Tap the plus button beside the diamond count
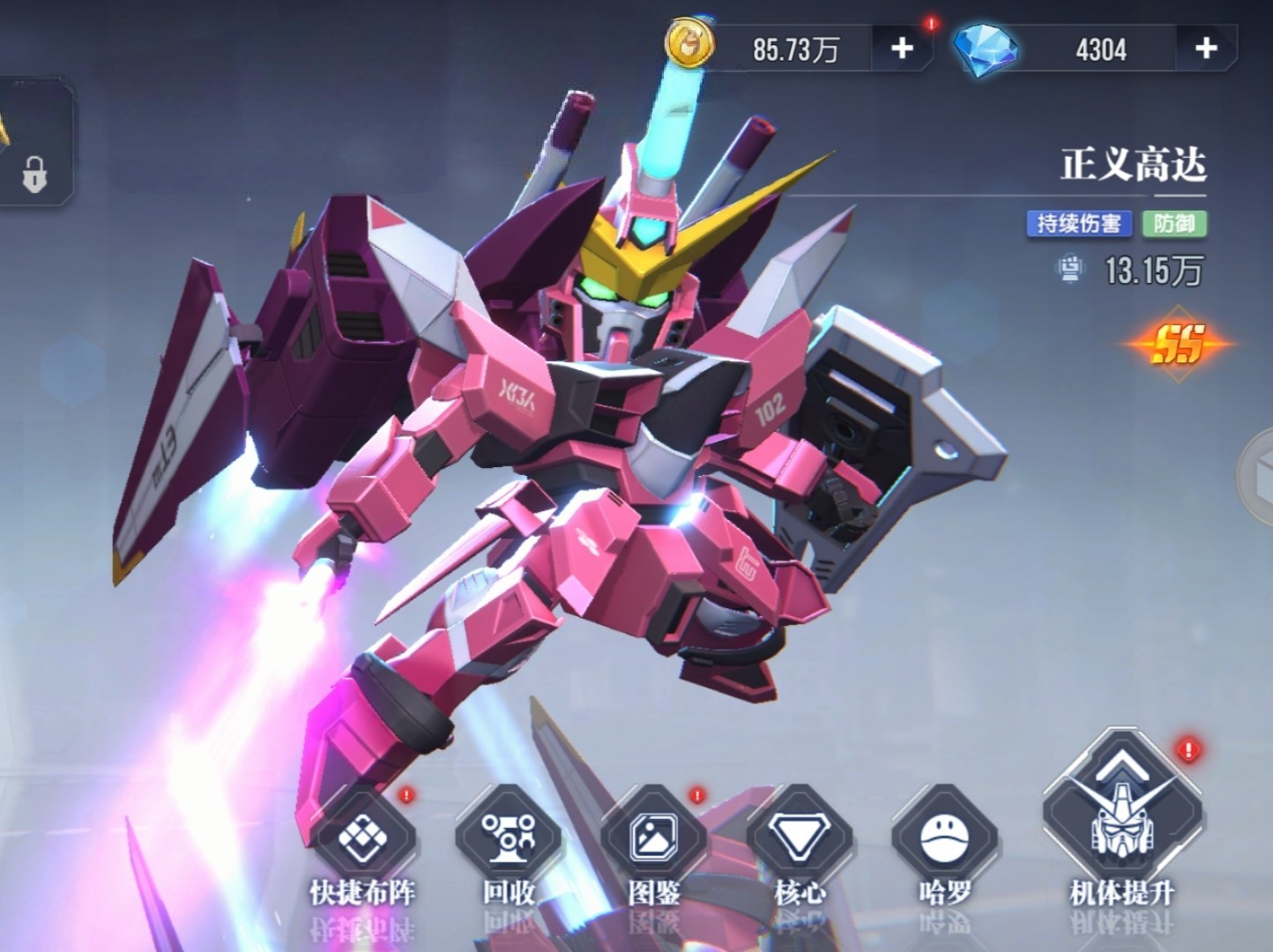This screenshot has height=952, width=1273. click(1205, 48)
